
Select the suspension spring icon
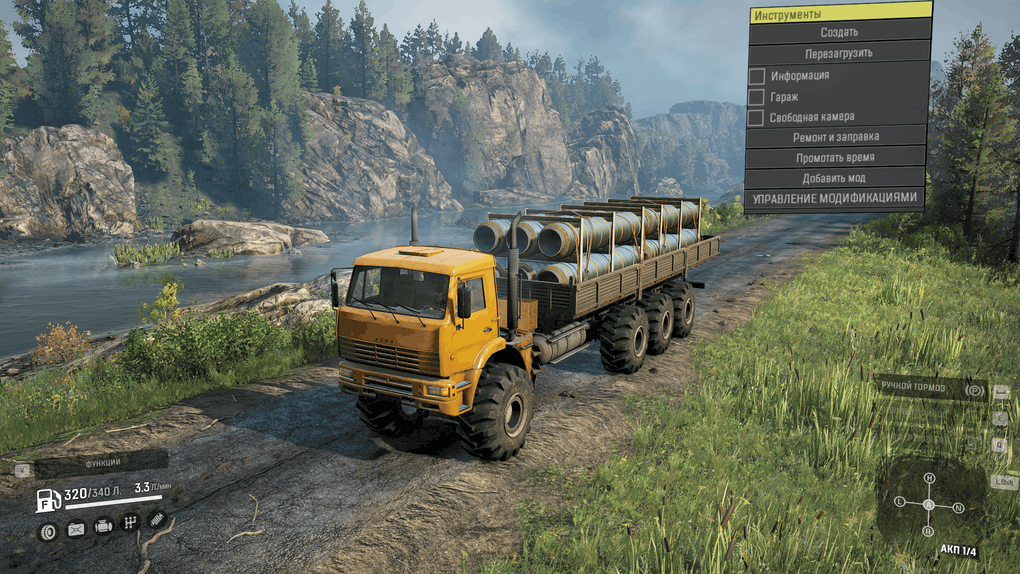[157, 518]
